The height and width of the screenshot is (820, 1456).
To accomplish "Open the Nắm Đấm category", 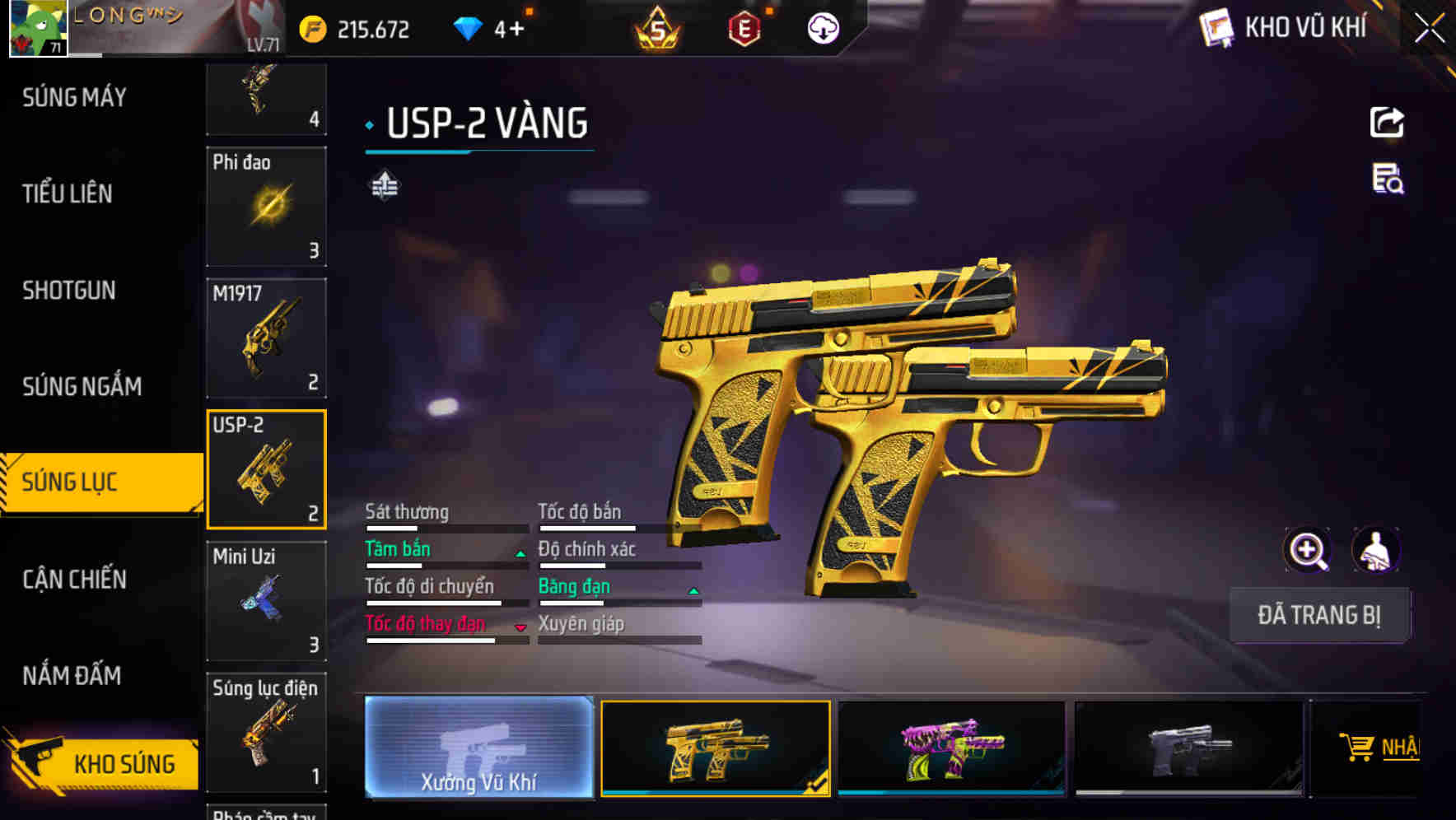I will pyautogui.click(x=72, y=676).
